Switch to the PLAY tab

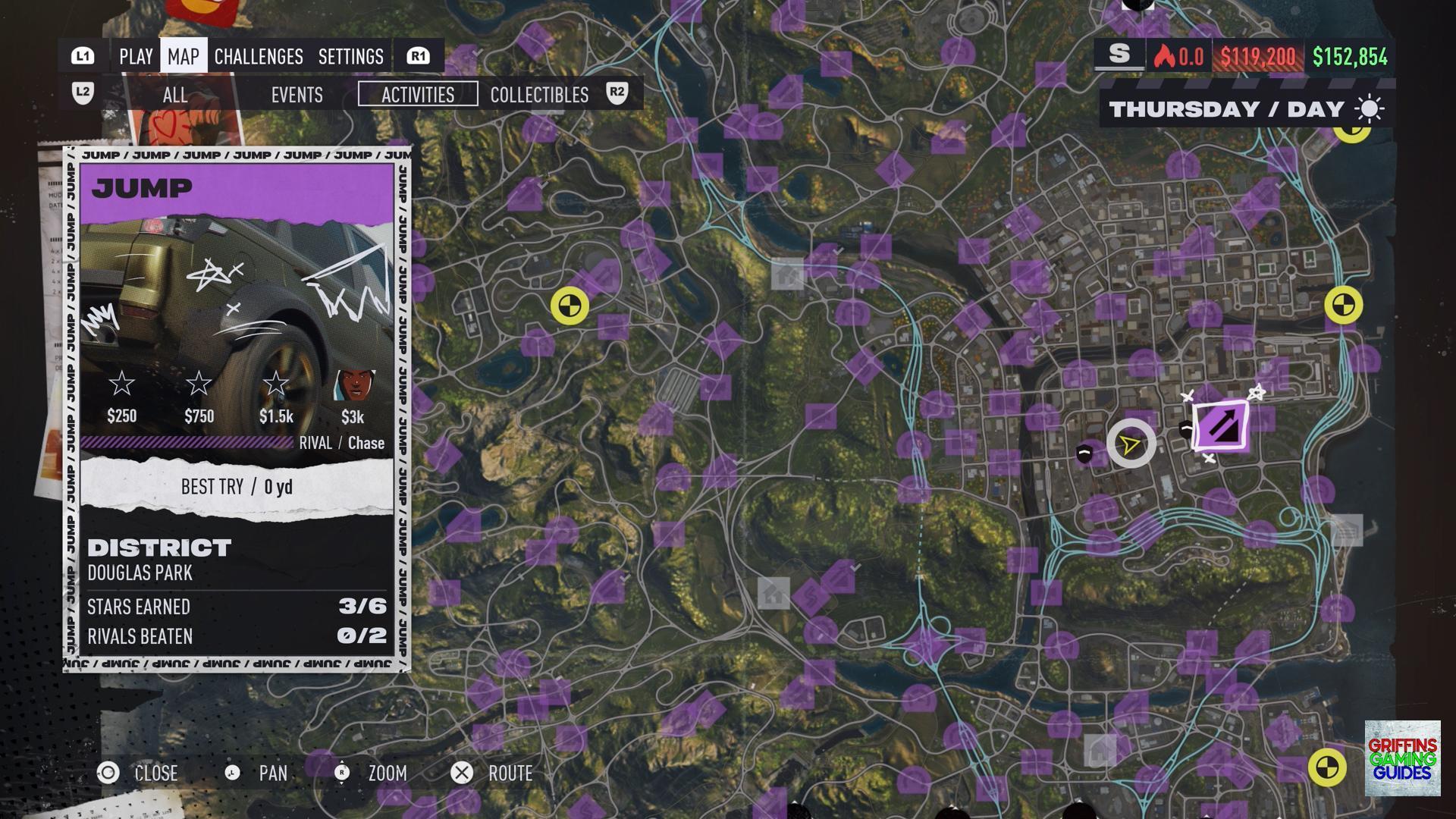[136, 57]
